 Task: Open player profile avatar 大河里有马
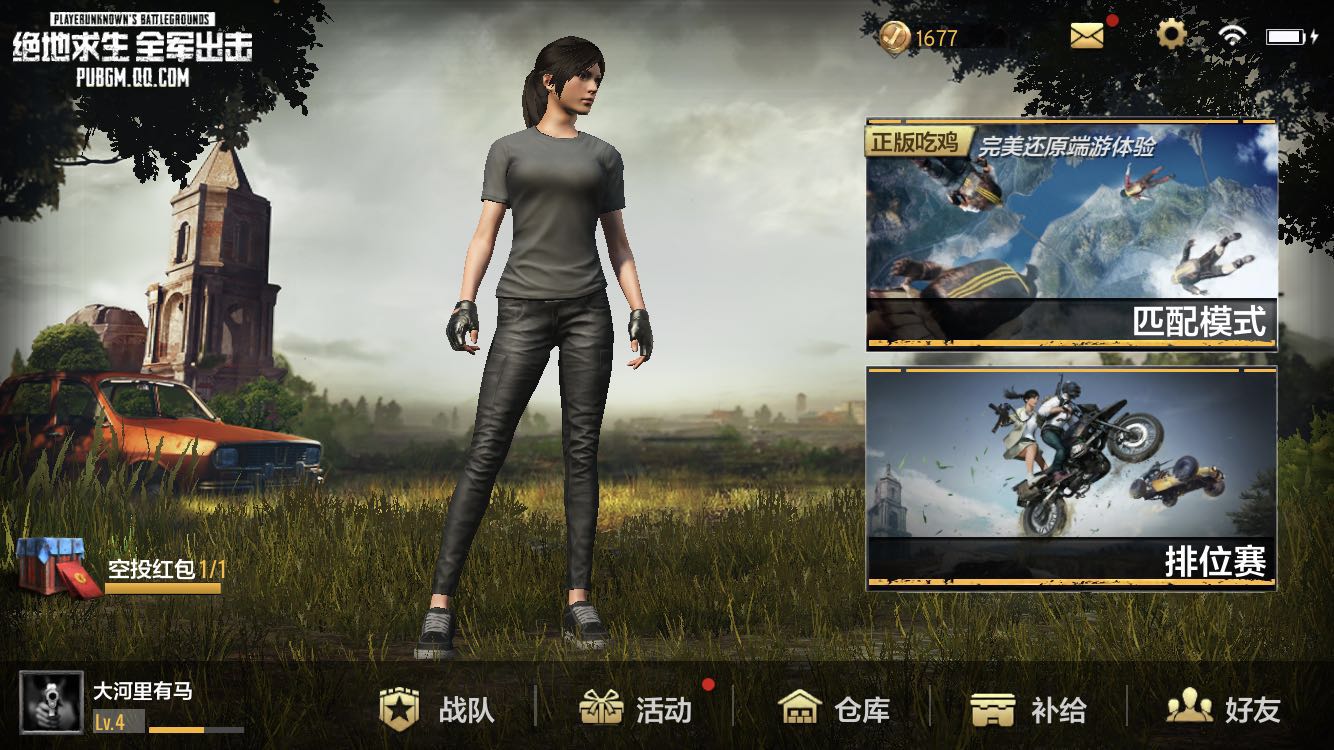click(51, 703)
